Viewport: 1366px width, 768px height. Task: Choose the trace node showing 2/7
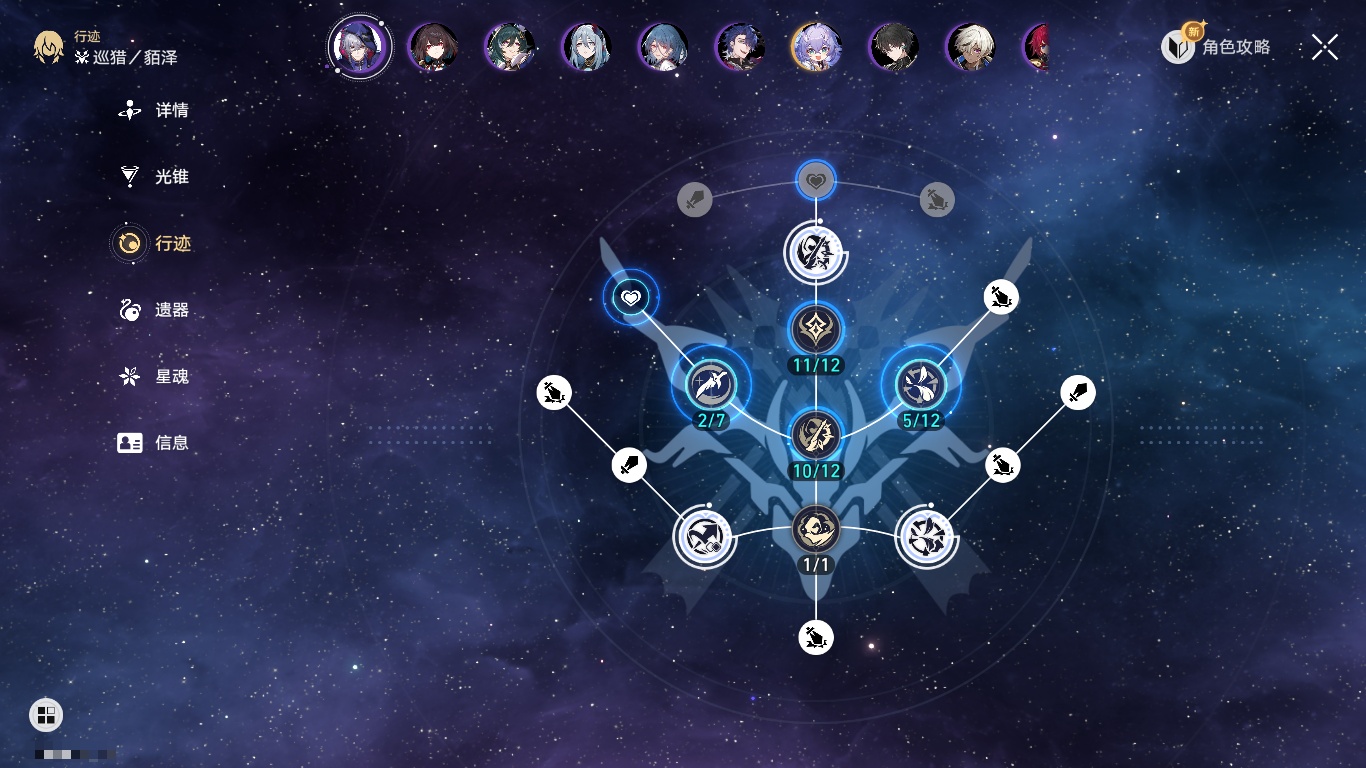[x=711, y=384]
